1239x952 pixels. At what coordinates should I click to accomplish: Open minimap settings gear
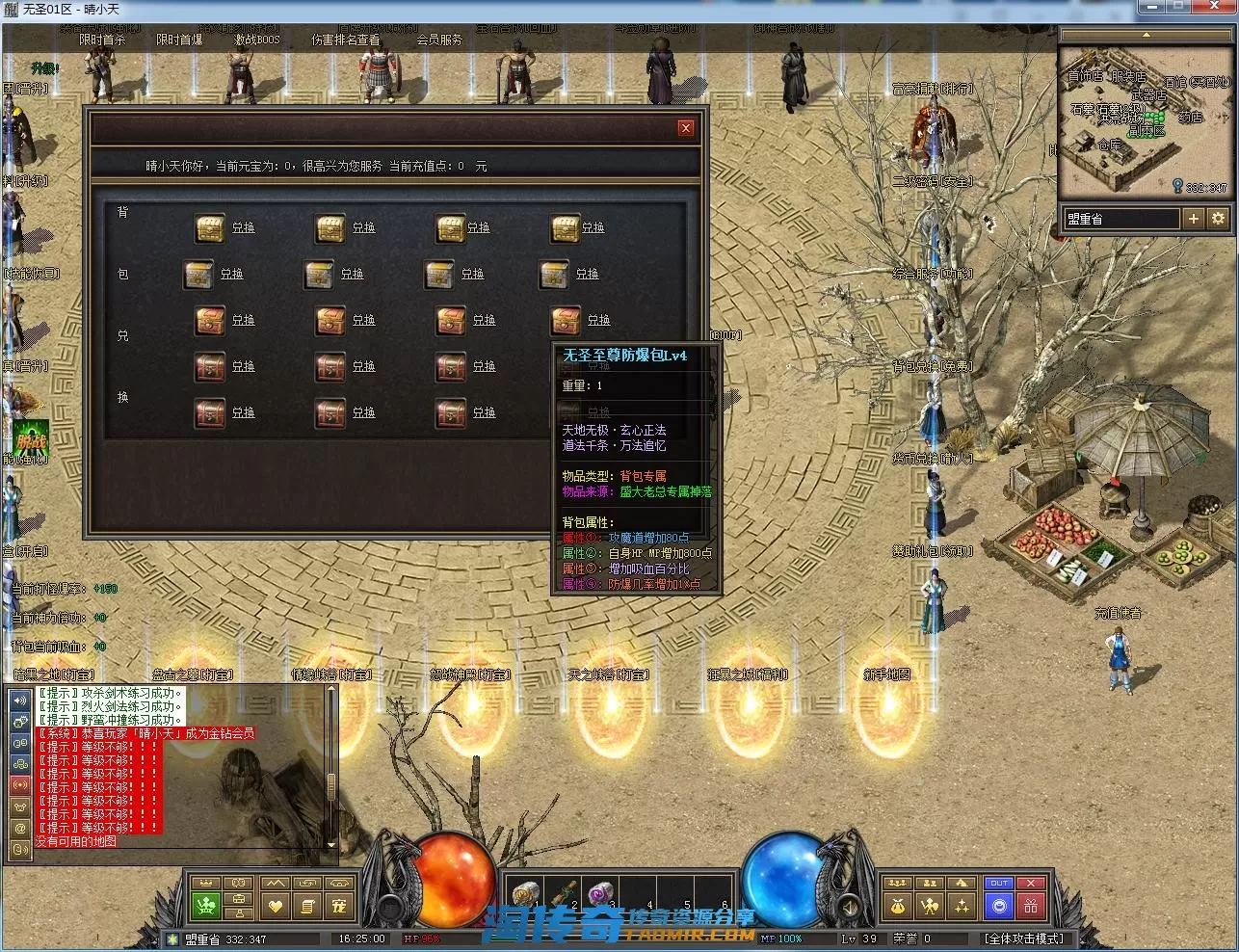(1218, 219)
